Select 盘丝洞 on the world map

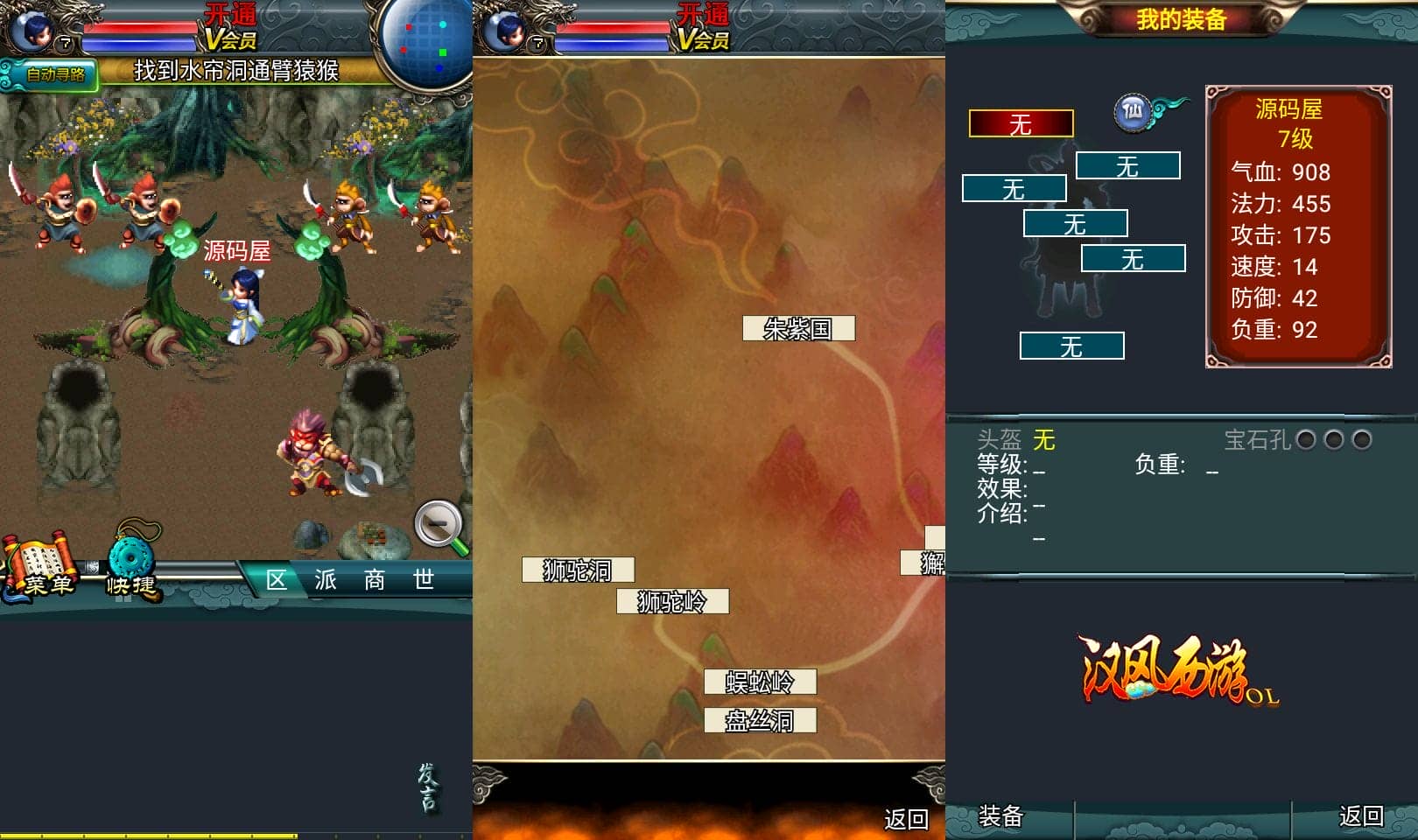(760, 721)
